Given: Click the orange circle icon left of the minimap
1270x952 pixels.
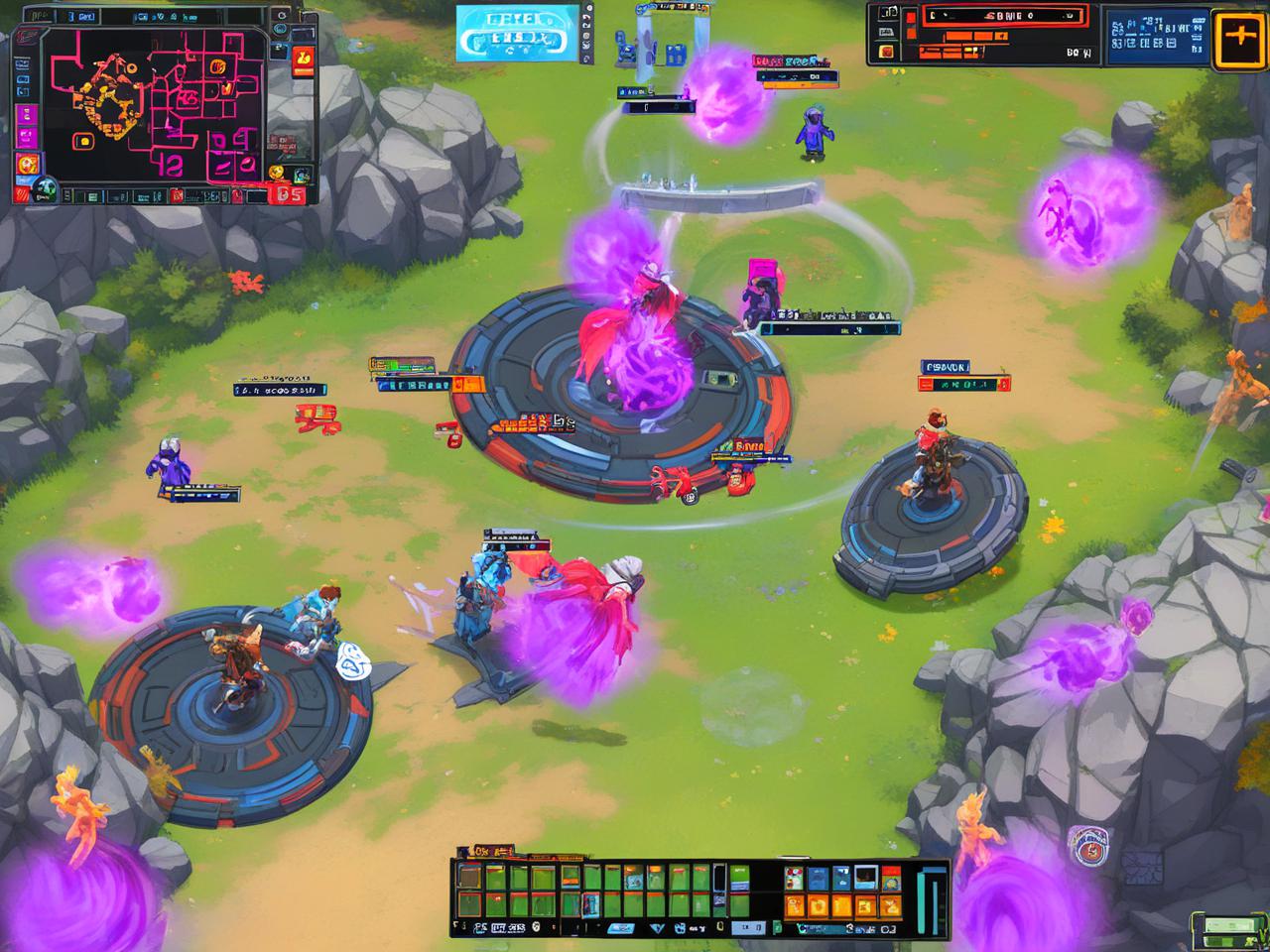Looking at the screenshot, I should pyautogui.click(x=28, y=165).
